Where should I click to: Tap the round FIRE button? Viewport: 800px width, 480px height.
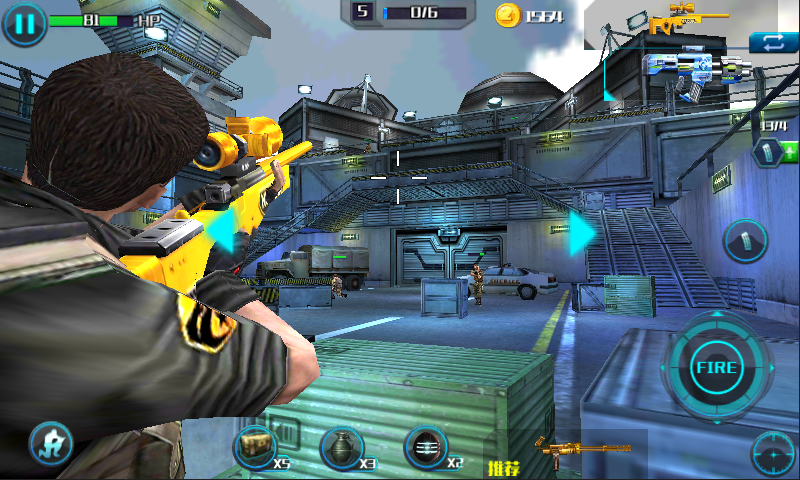pyautogui.click(x=716, y=367)
